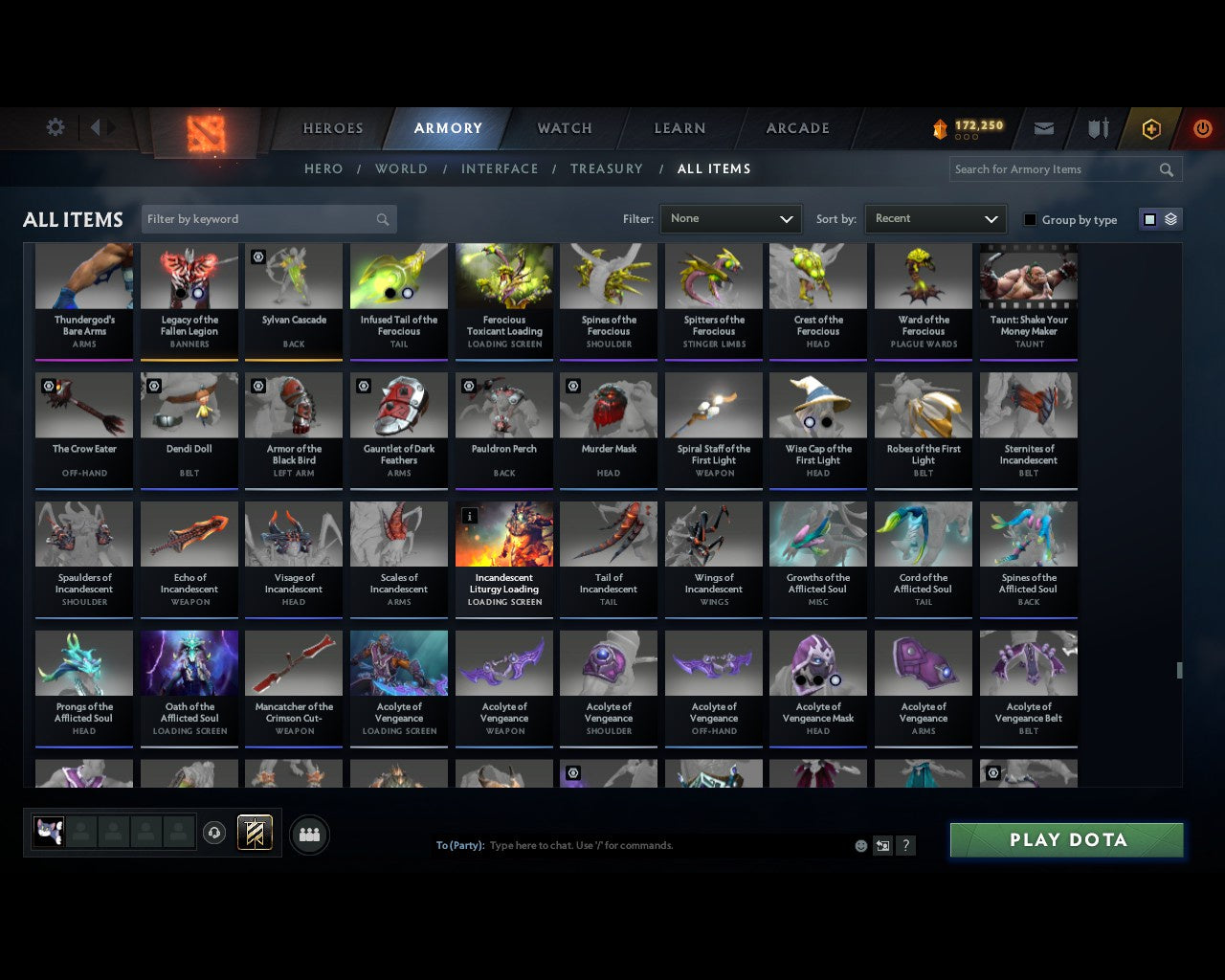Select the Dendi Doll item thumbnail
The width and height of the screenshot is (1225, 980).
click(x=189, y=405)
